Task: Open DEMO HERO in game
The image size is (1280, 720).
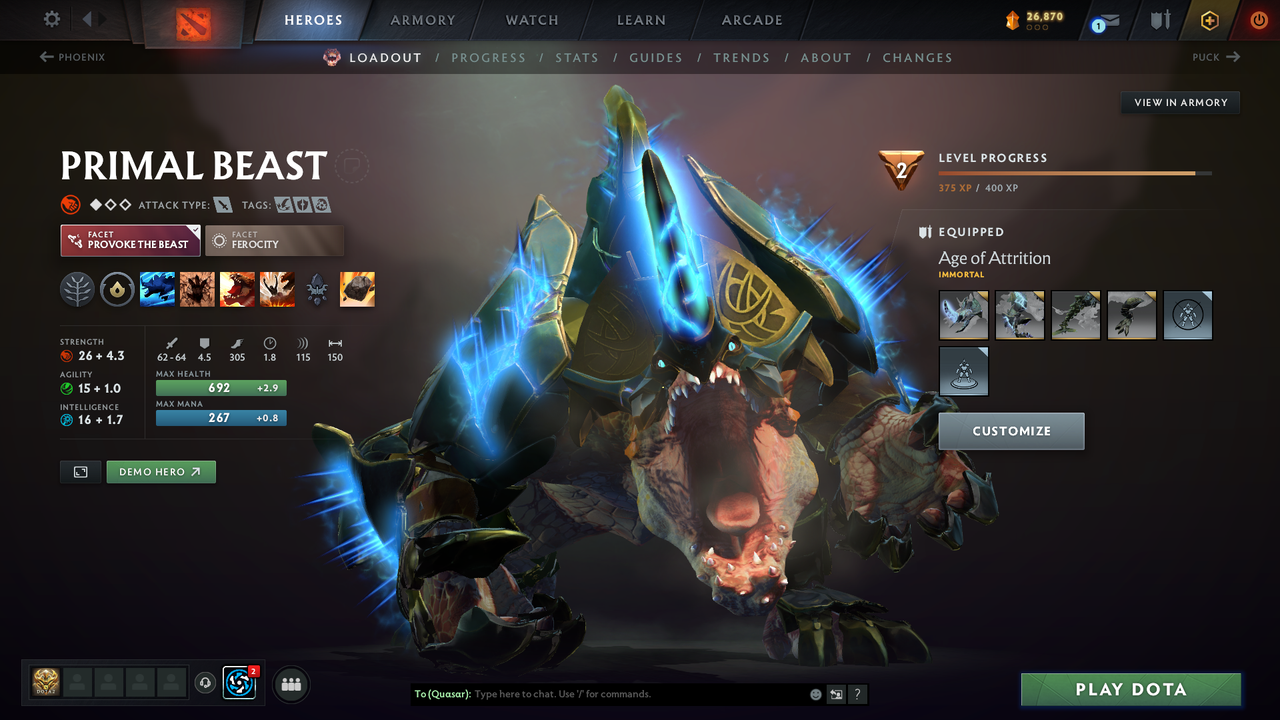Action: click(160, 471)
